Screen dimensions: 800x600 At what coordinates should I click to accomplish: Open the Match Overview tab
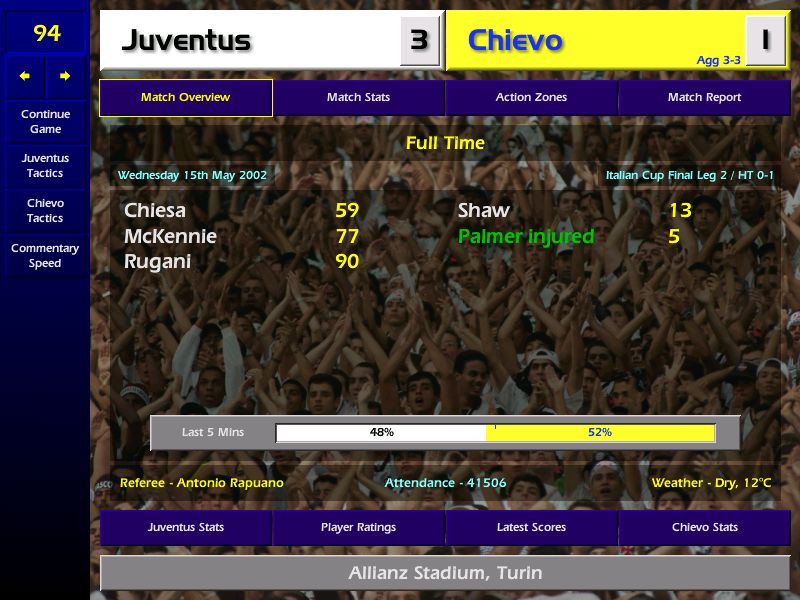pyautogui.click(x=185, y=98)
